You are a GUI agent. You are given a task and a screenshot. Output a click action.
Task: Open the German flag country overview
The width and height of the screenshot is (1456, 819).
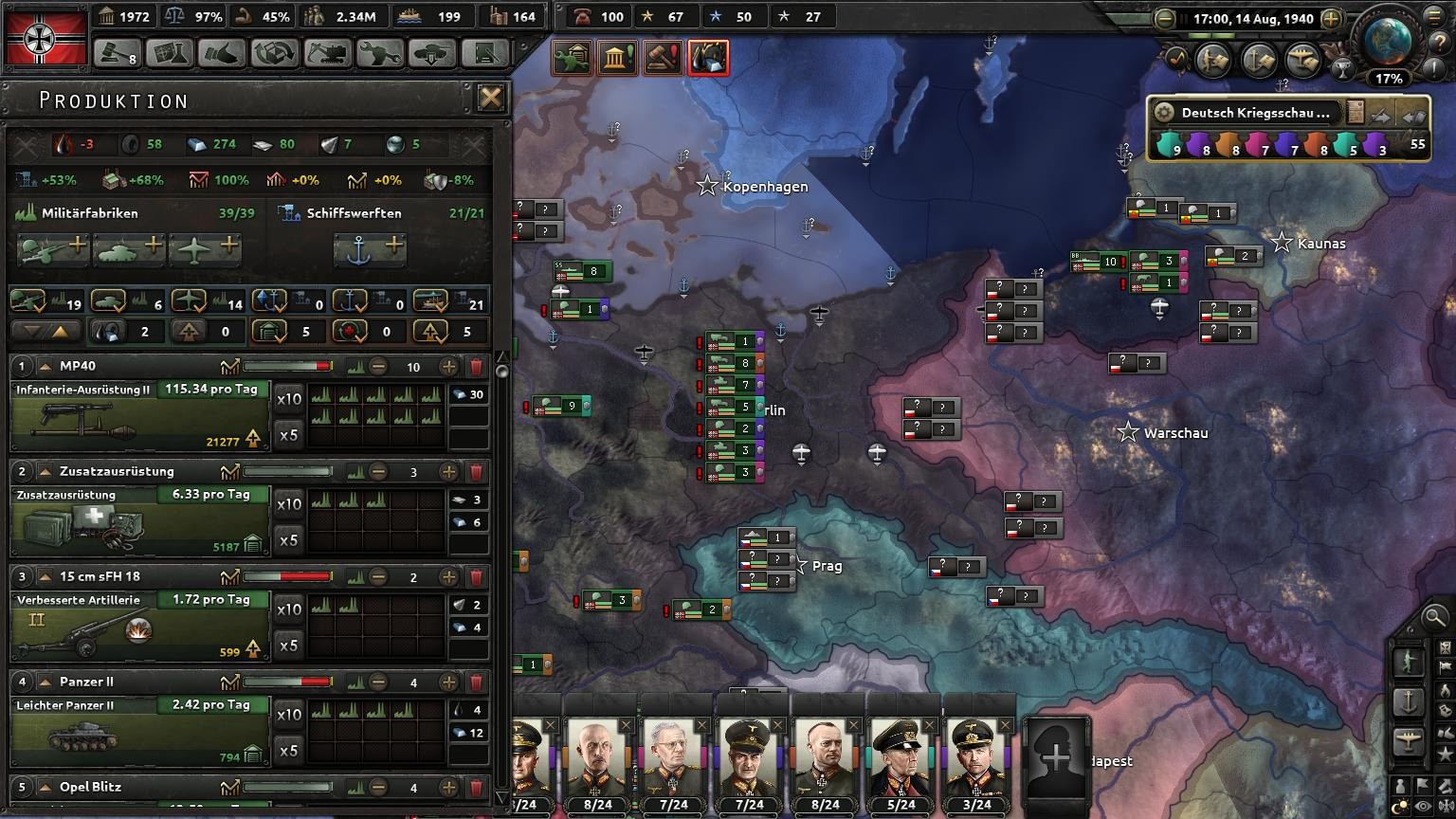(45, 37)
